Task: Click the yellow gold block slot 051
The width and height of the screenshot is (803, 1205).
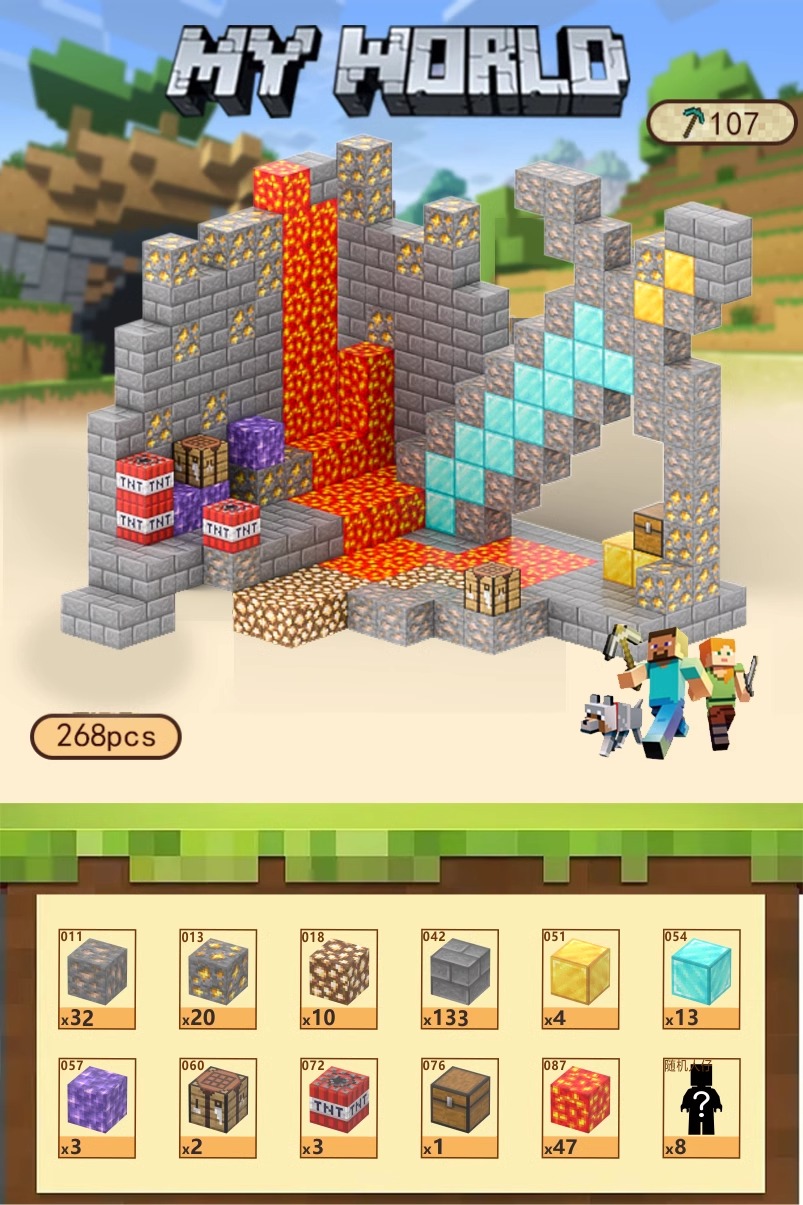Action: (580, 977)
